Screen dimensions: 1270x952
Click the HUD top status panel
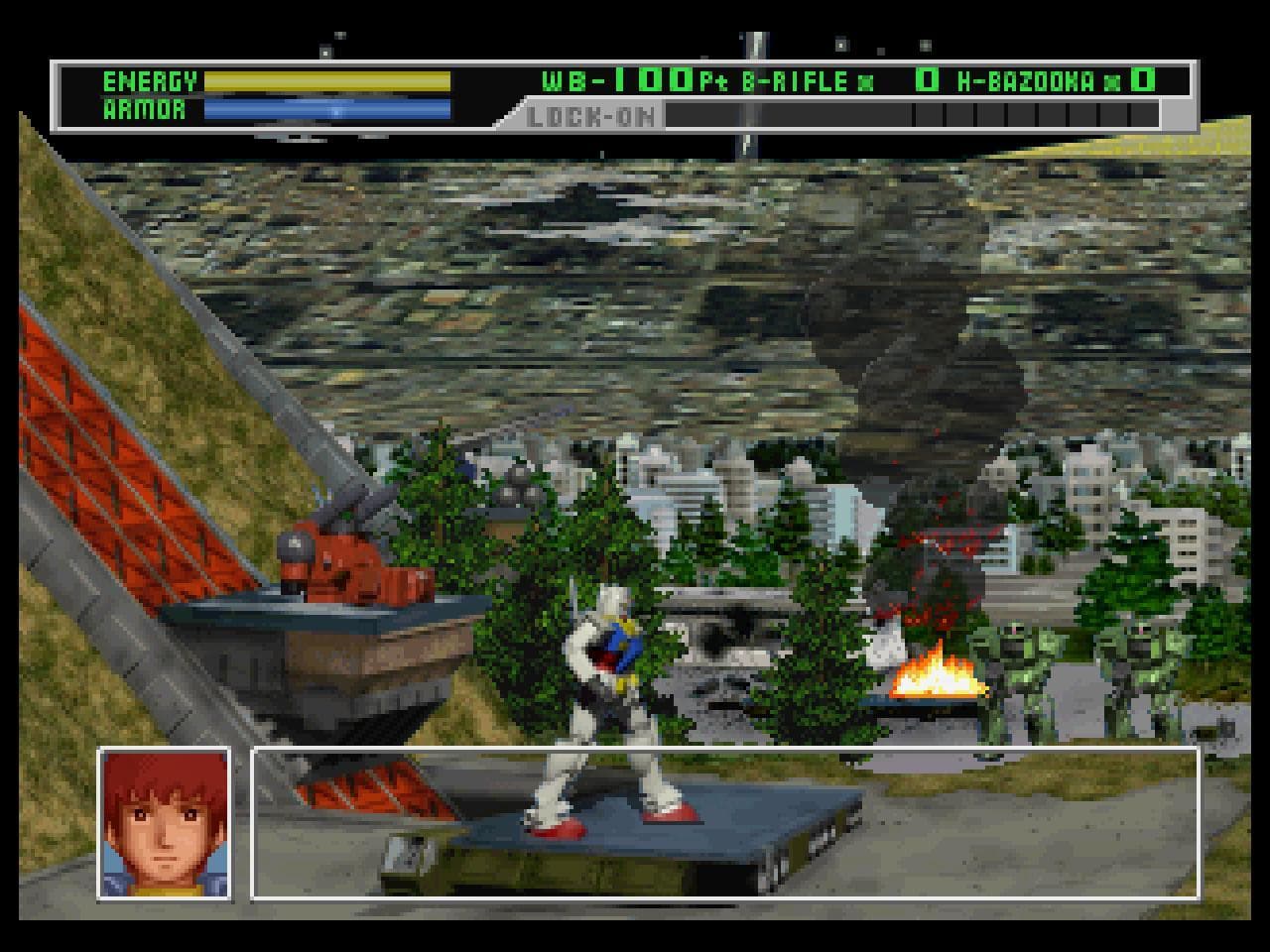(615, 97)
